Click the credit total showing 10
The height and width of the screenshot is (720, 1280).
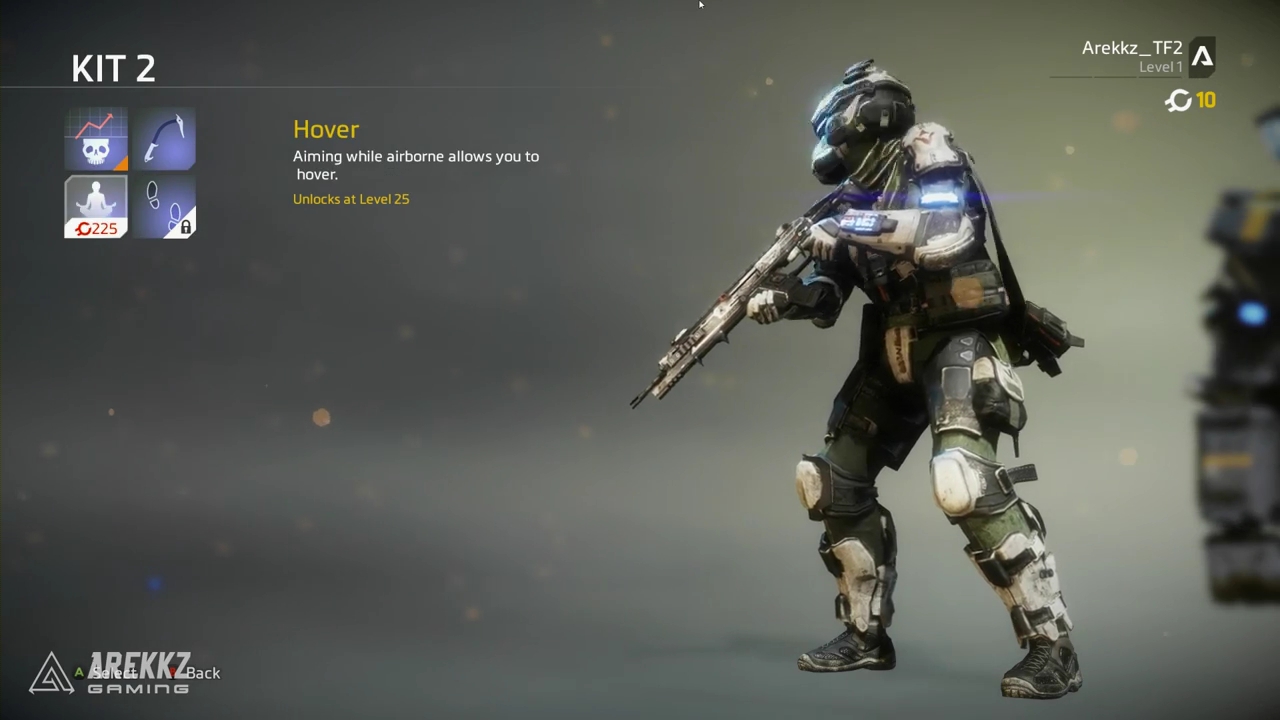[x=1206, y=100]
